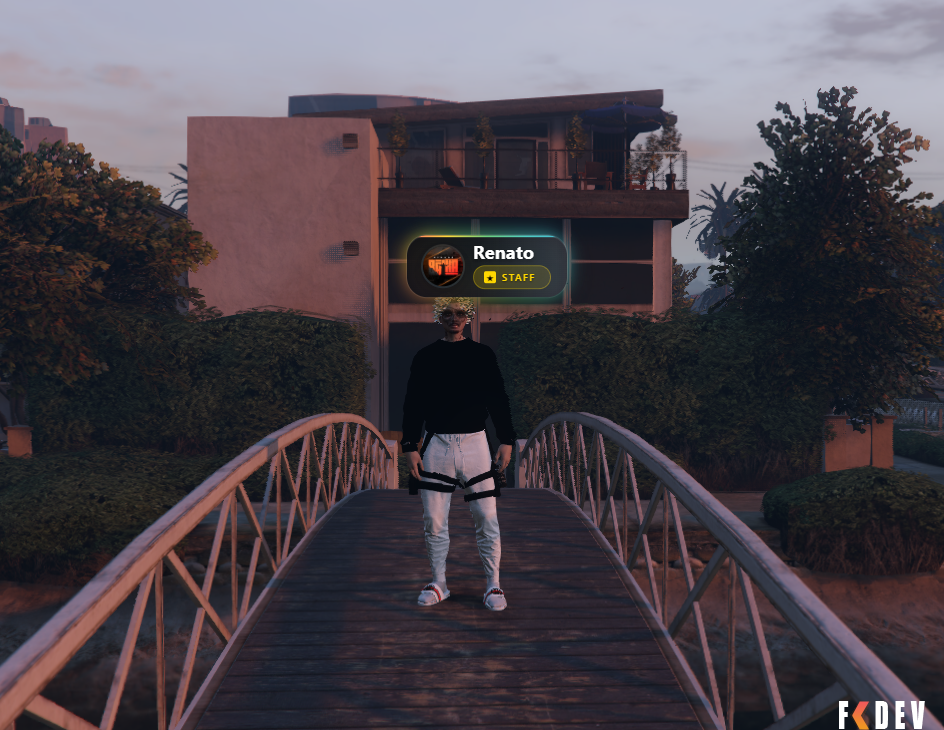
Task: Select the yellow STAFF badge
Action: point(511,277)
